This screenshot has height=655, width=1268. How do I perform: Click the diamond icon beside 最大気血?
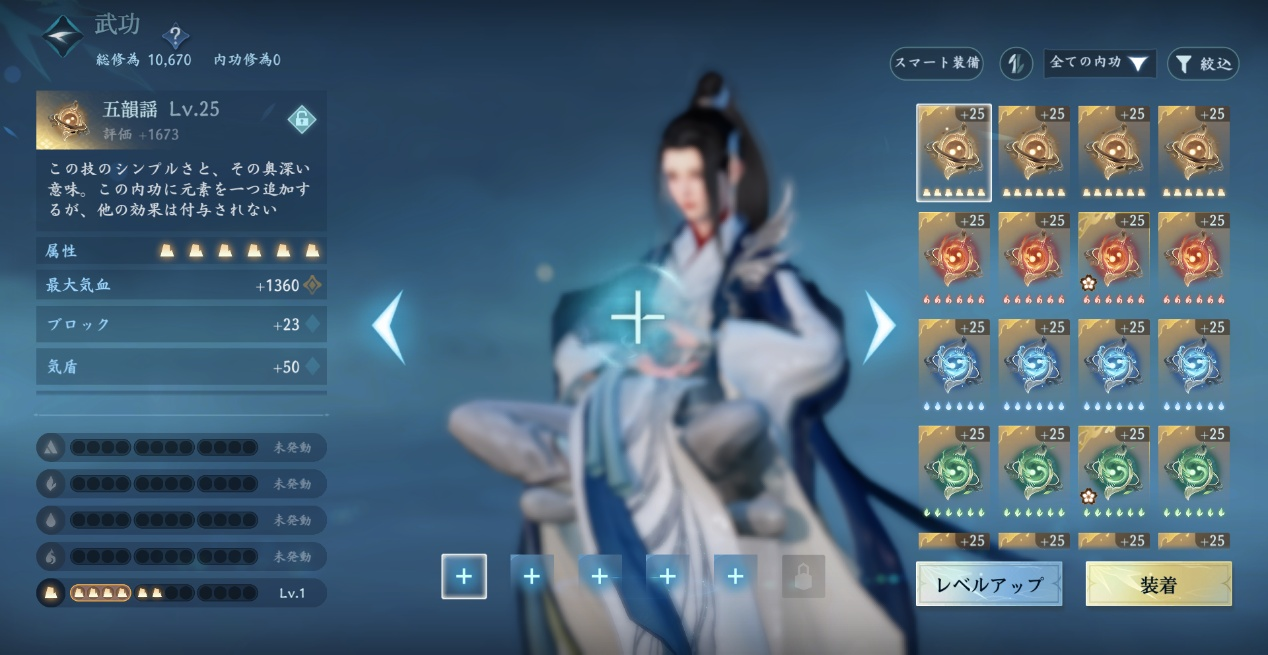pyautogui.click(x=313, y=285)
